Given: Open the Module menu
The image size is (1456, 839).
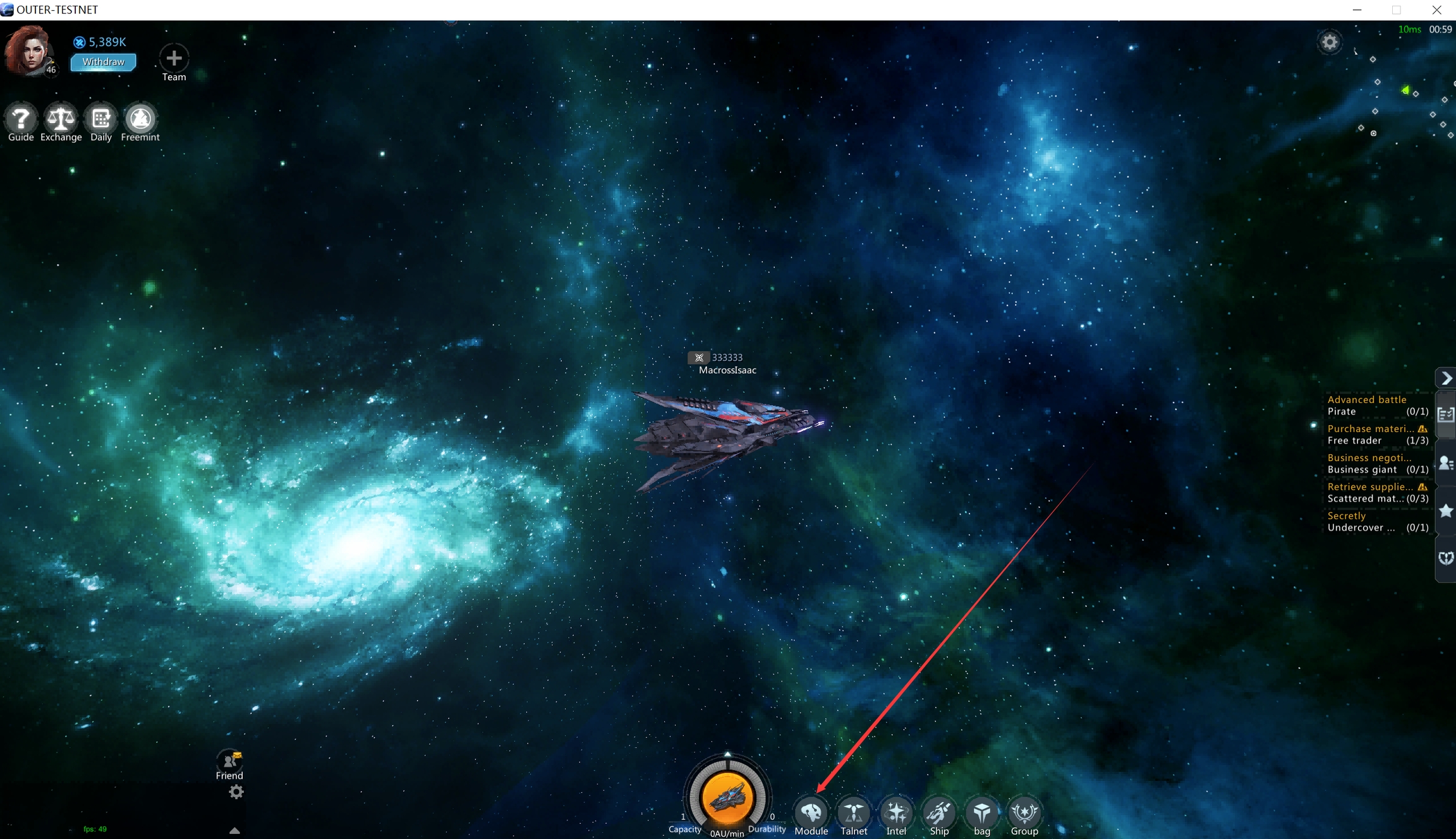Looking at the screenshot, I should pyautogui.click(x=811, y=813).
